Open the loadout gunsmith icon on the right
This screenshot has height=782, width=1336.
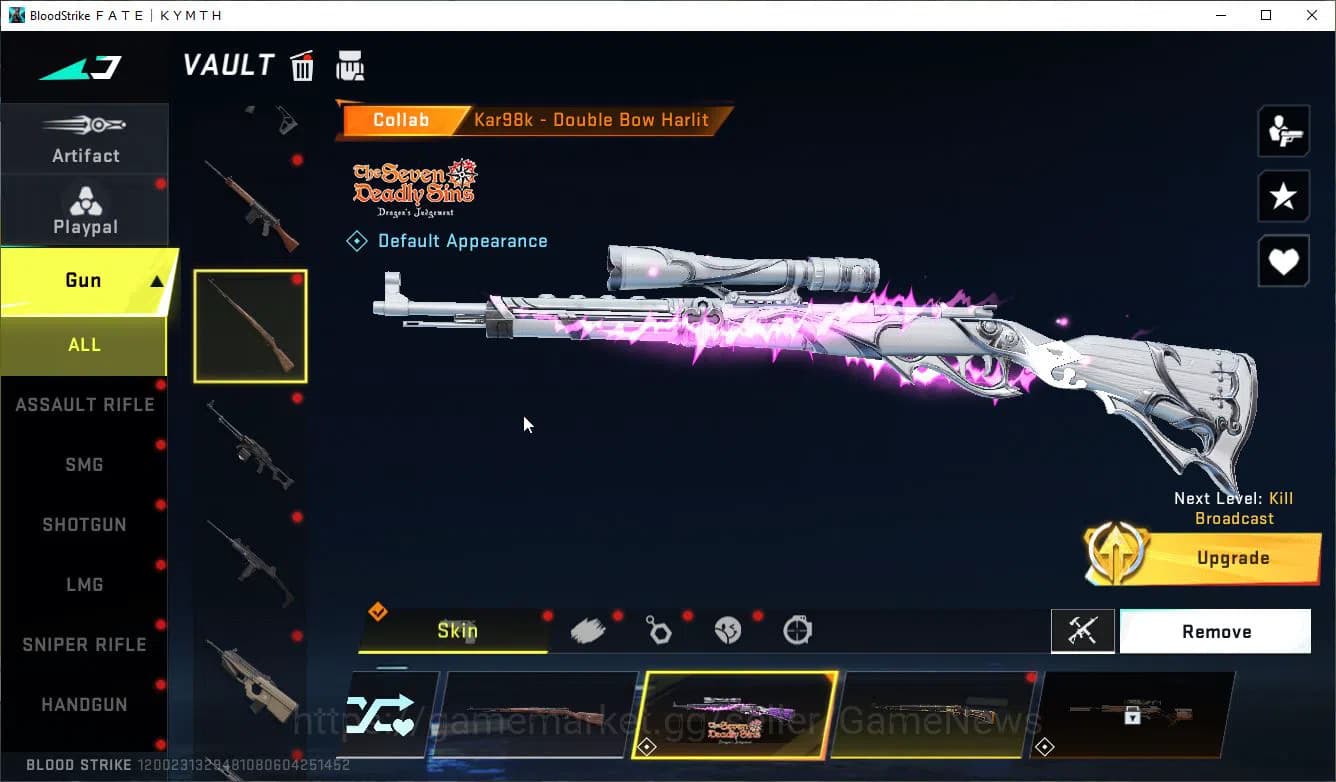(x=1283, y=130)
